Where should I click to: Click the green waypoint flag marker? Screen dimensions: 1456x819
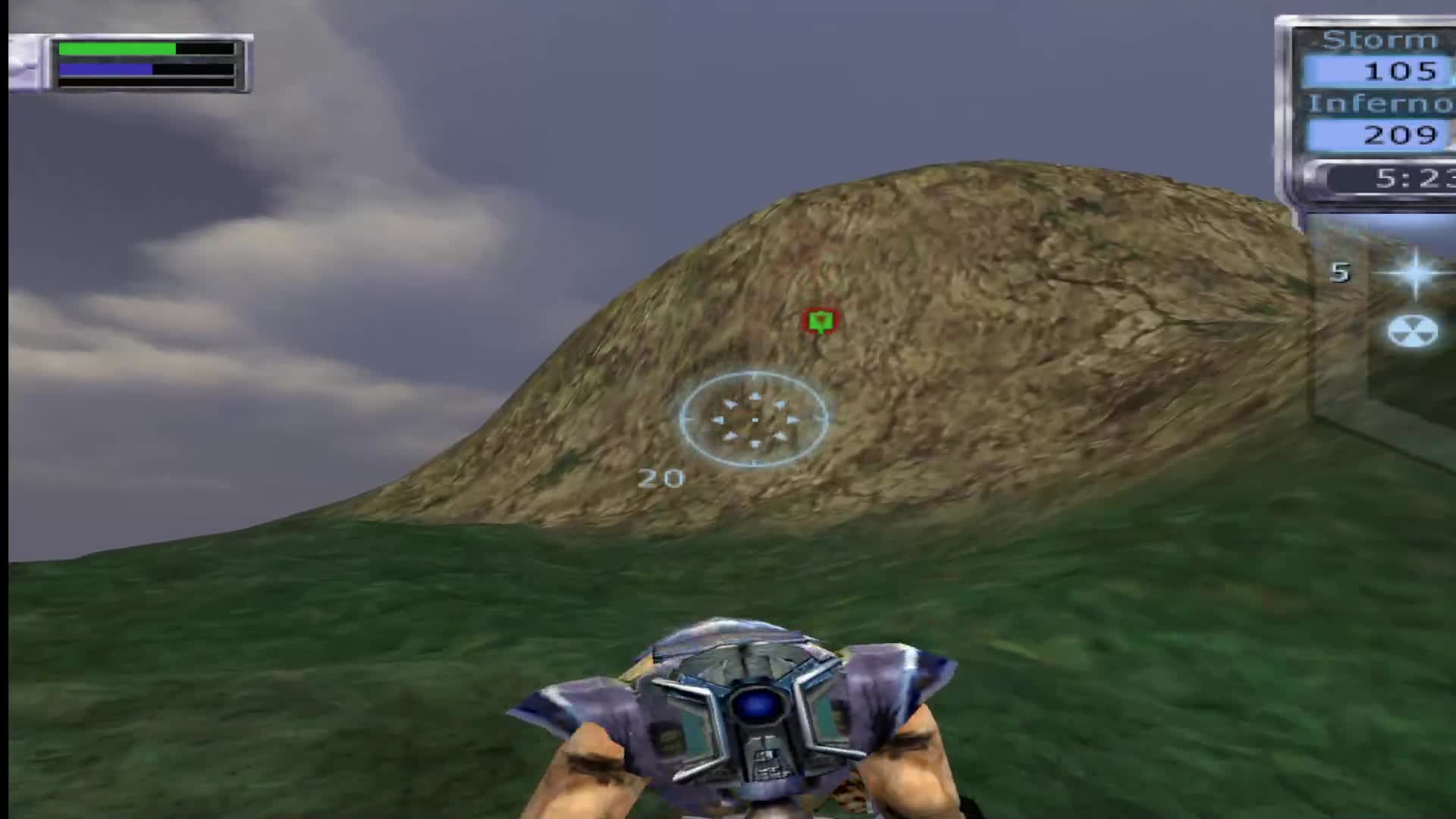click(x=821, y=321)
